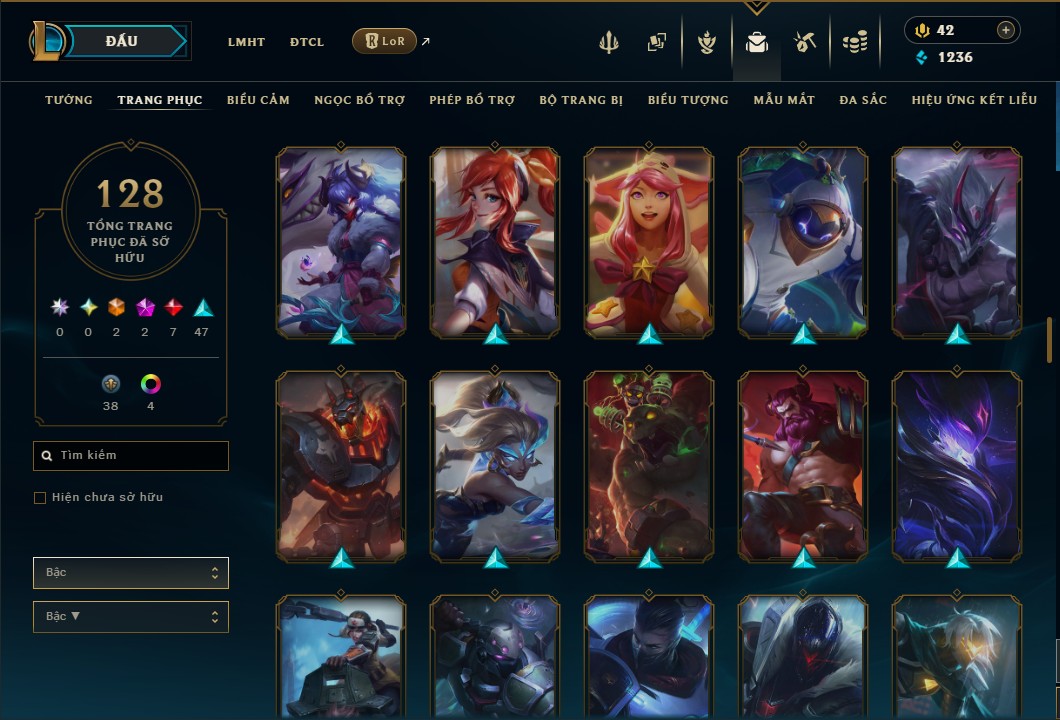
Task: Select the Star Guardian skin with star bow
Action: click(649, 240)
